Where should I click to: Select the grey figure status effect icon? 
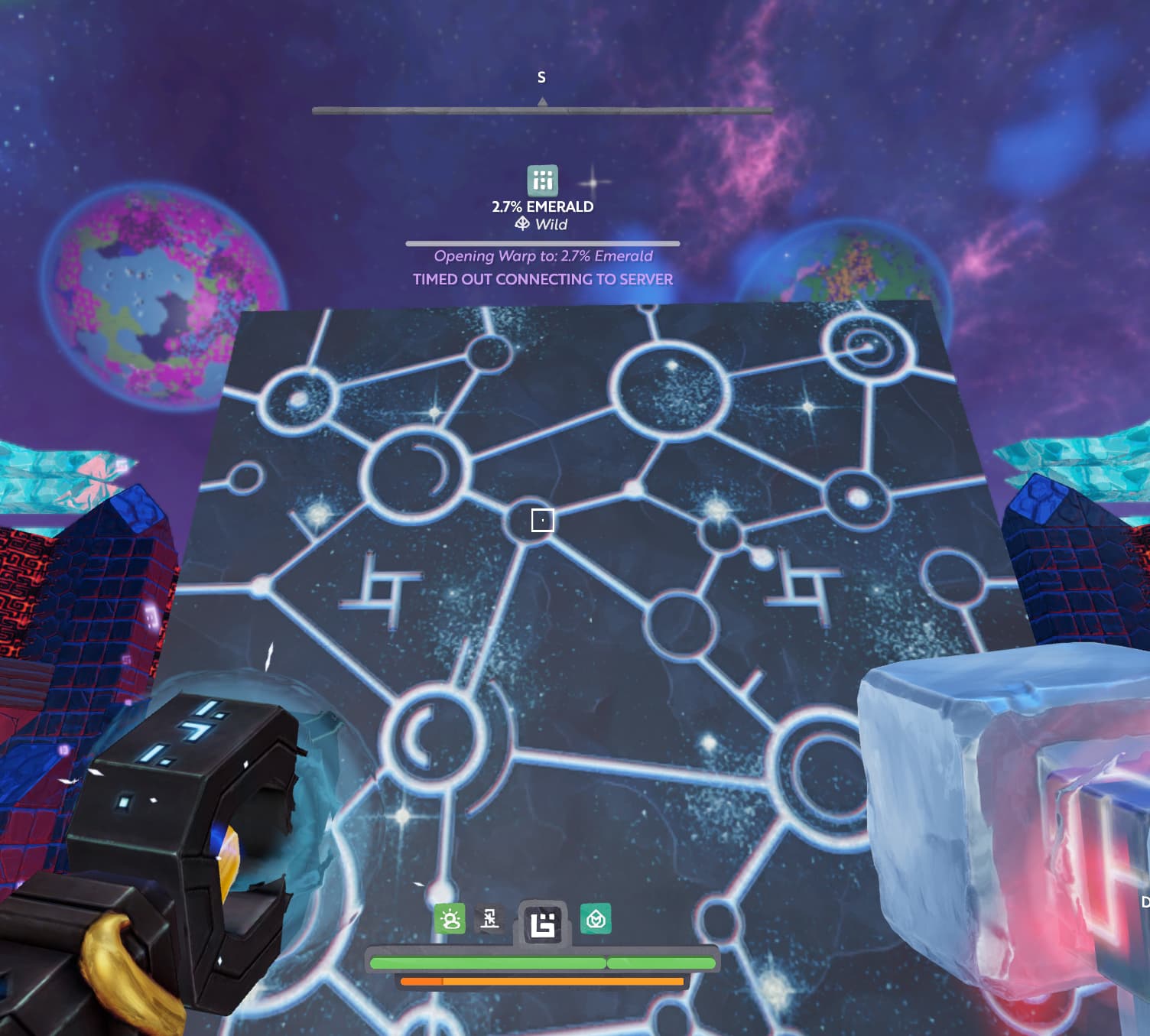489,918
